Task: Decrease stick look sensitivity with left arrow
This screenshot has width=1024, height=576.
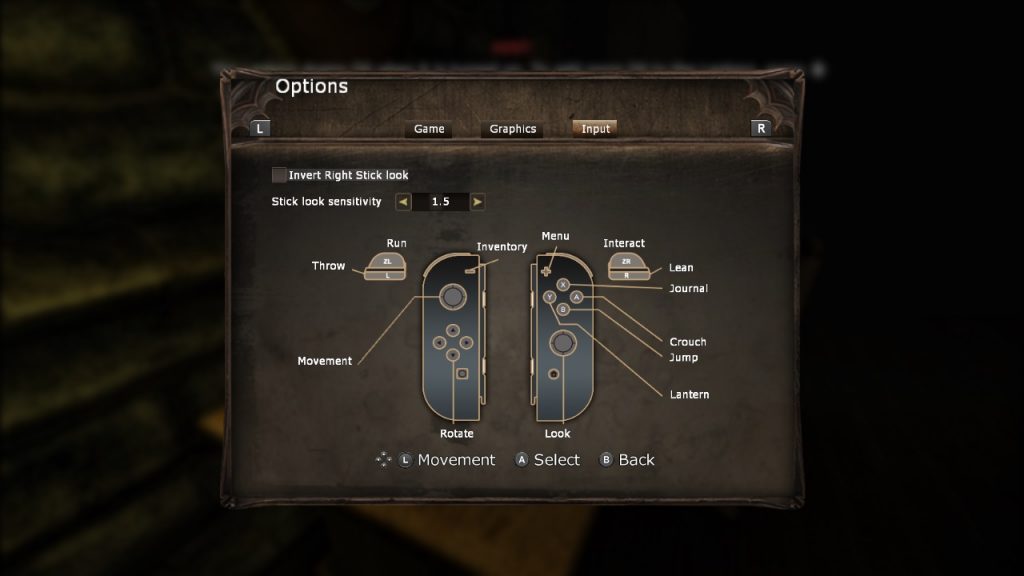Action: click(403, 202)
